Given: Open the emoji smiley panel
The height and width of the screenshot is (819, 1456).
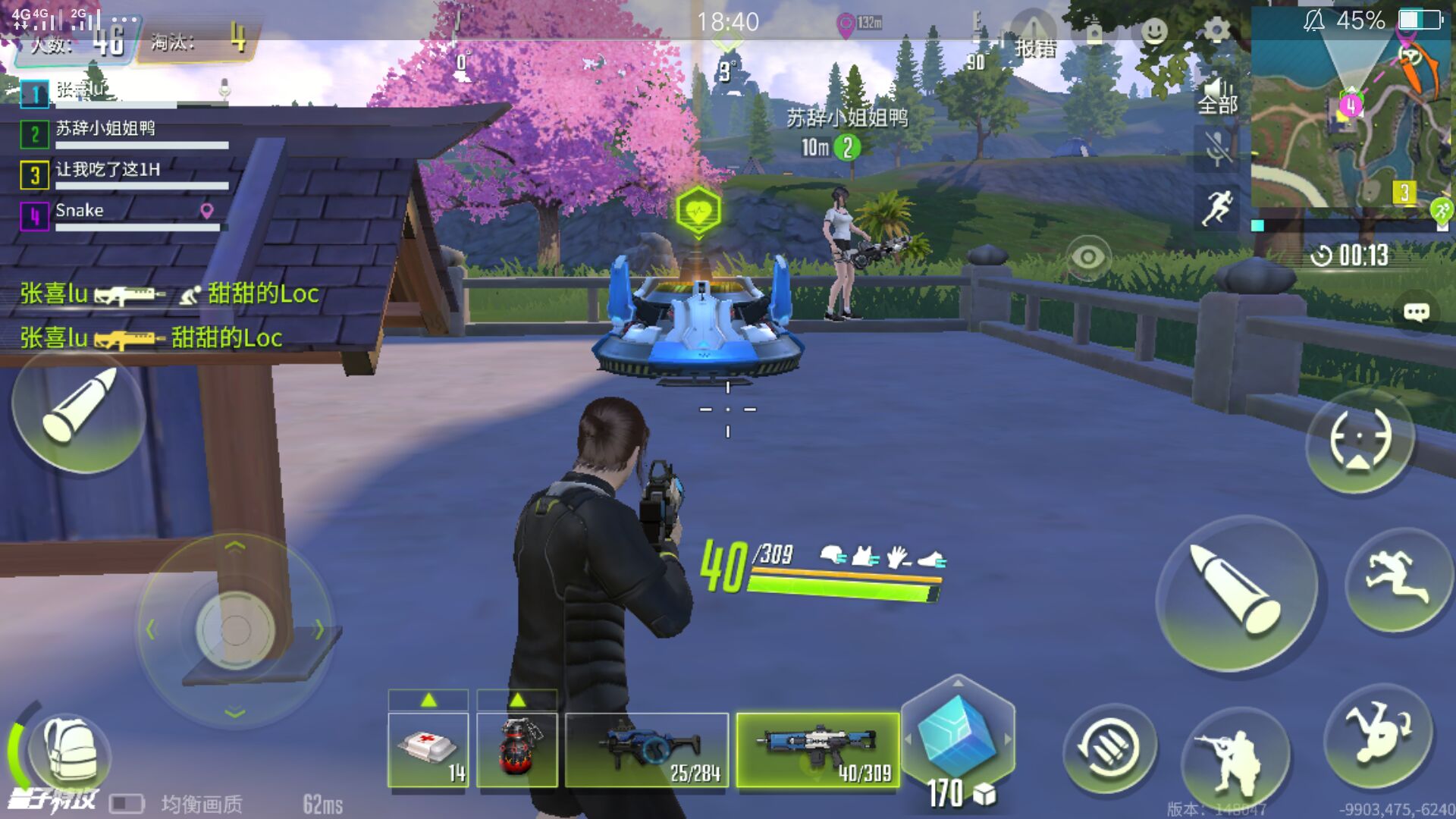Looking at the screenshot, I should [x=1154, y=31].
